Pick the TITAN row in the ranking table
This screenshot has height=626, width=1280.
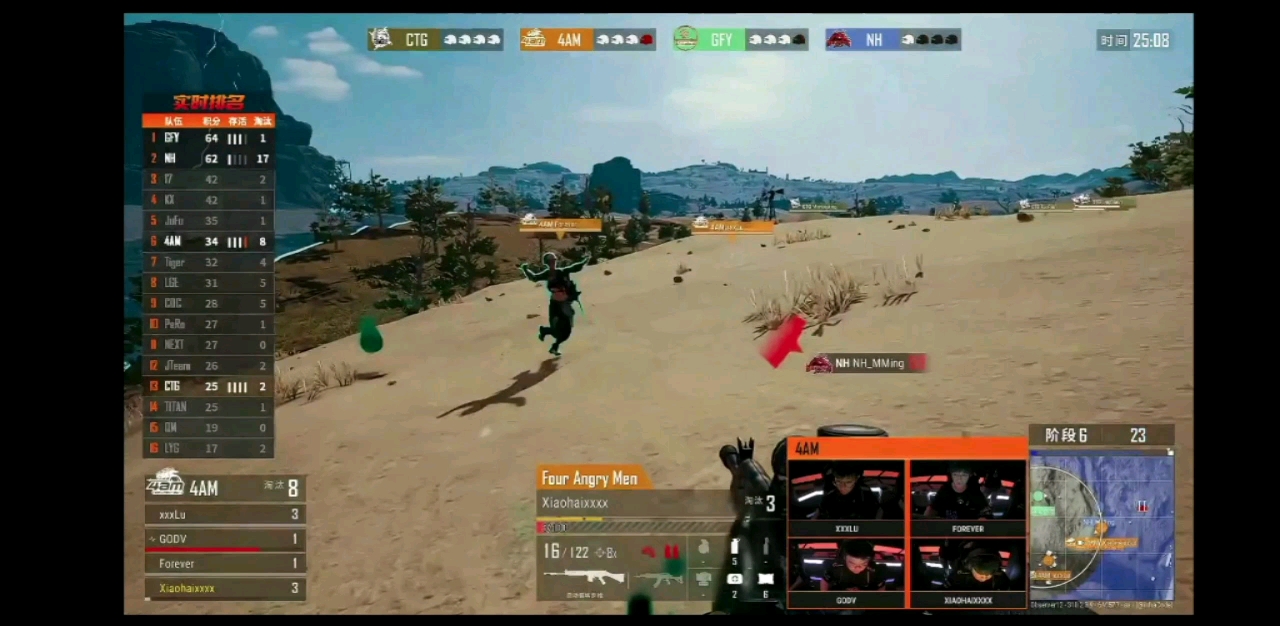click(x=208, y=407)
